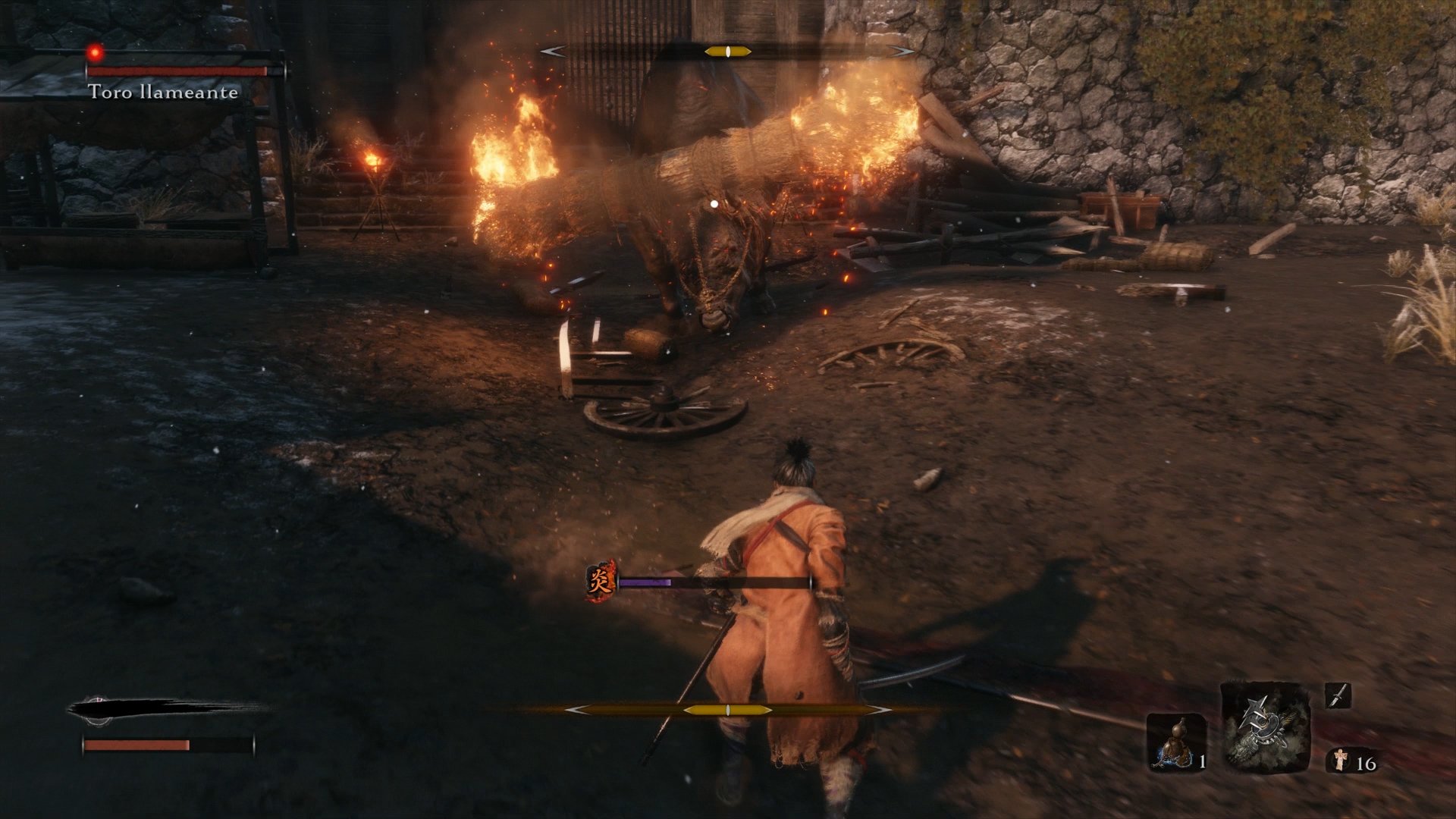Click the red player health bar at bottom left
The width and height of the screenshot is (1456, 819).
tap(136, 745)
